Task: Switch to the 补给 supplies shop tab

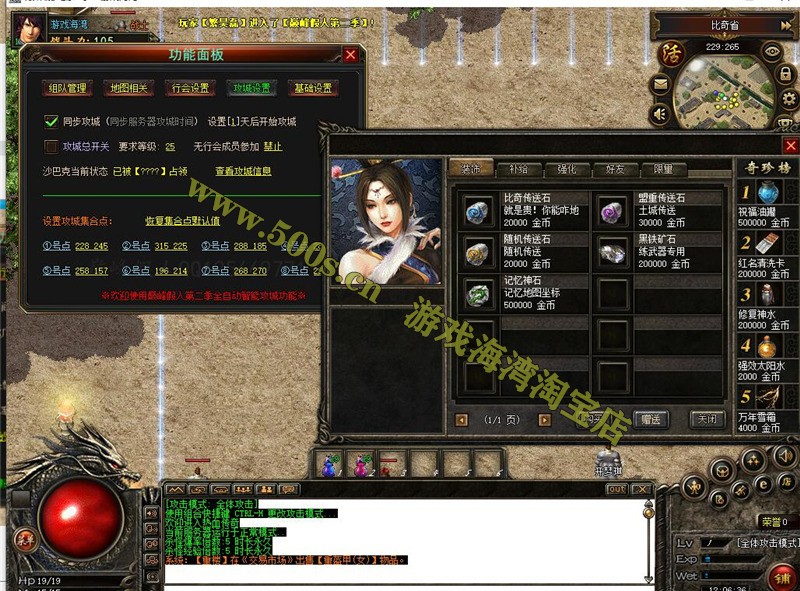Action: pyautogui.click(x=519, y=169)
